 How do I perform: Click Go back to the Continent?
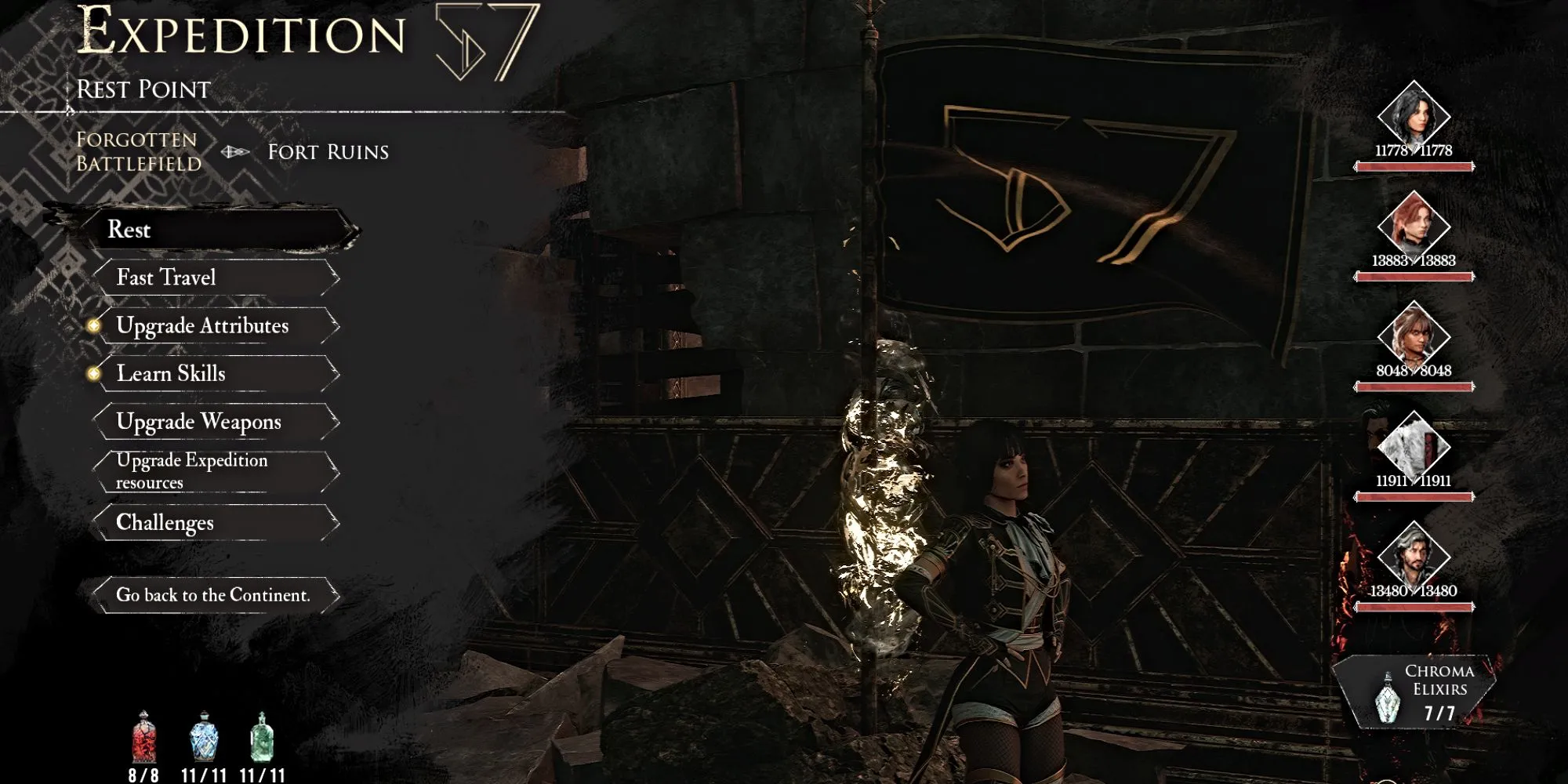pyautogui.click(x=216, y=594)
